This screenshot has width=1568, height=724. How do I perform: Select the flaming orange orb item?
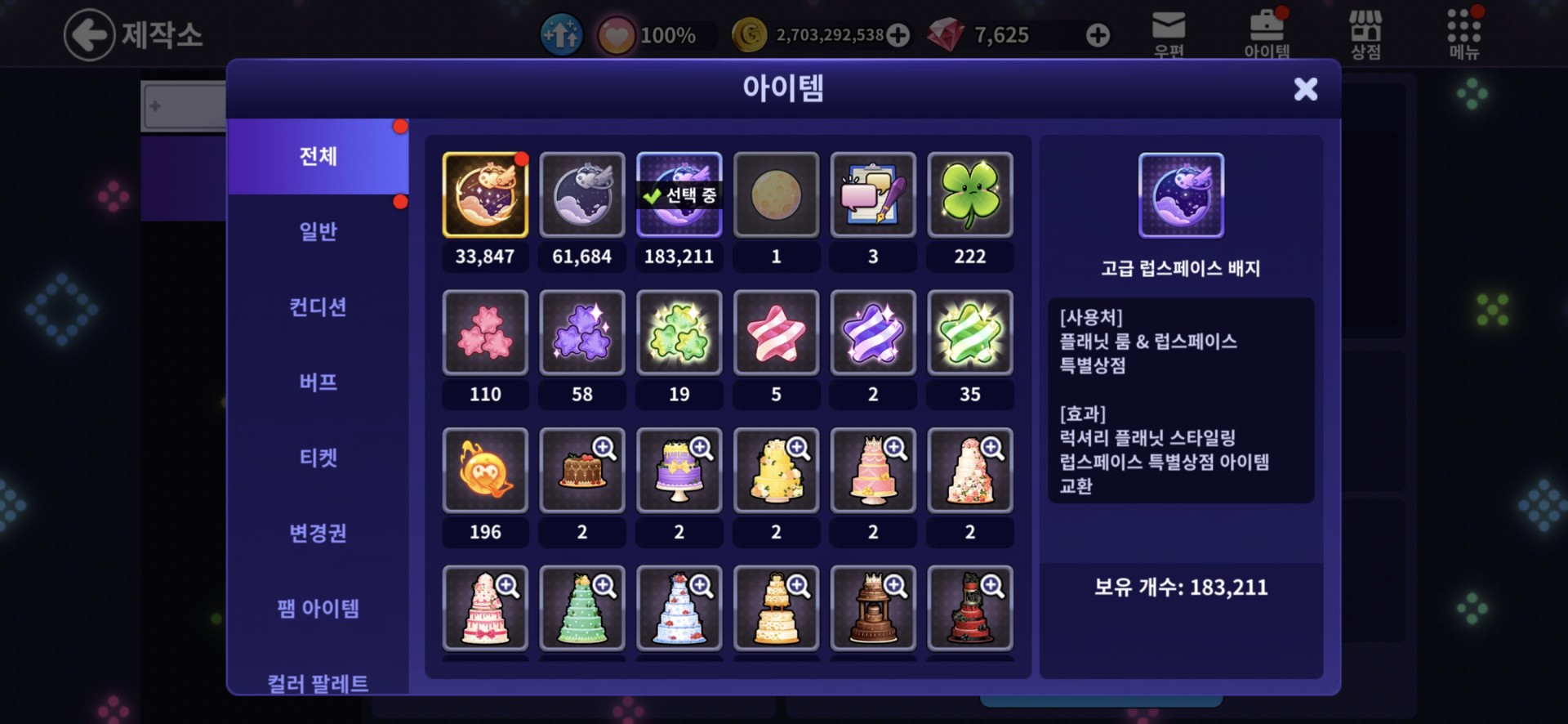coord(485,471)
